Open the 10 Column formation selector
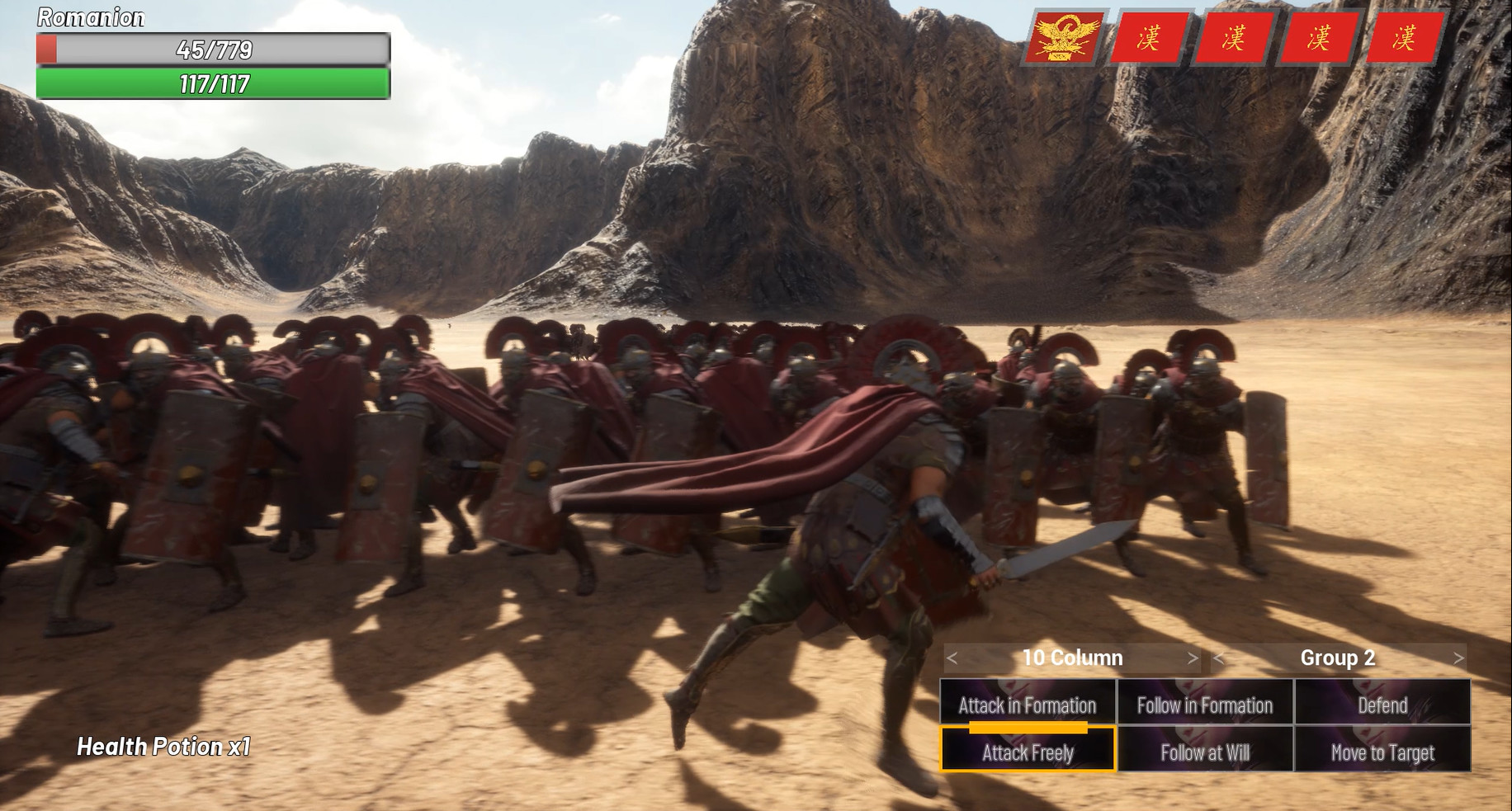The image size is (1512, 811). [x=1071, y=658]
